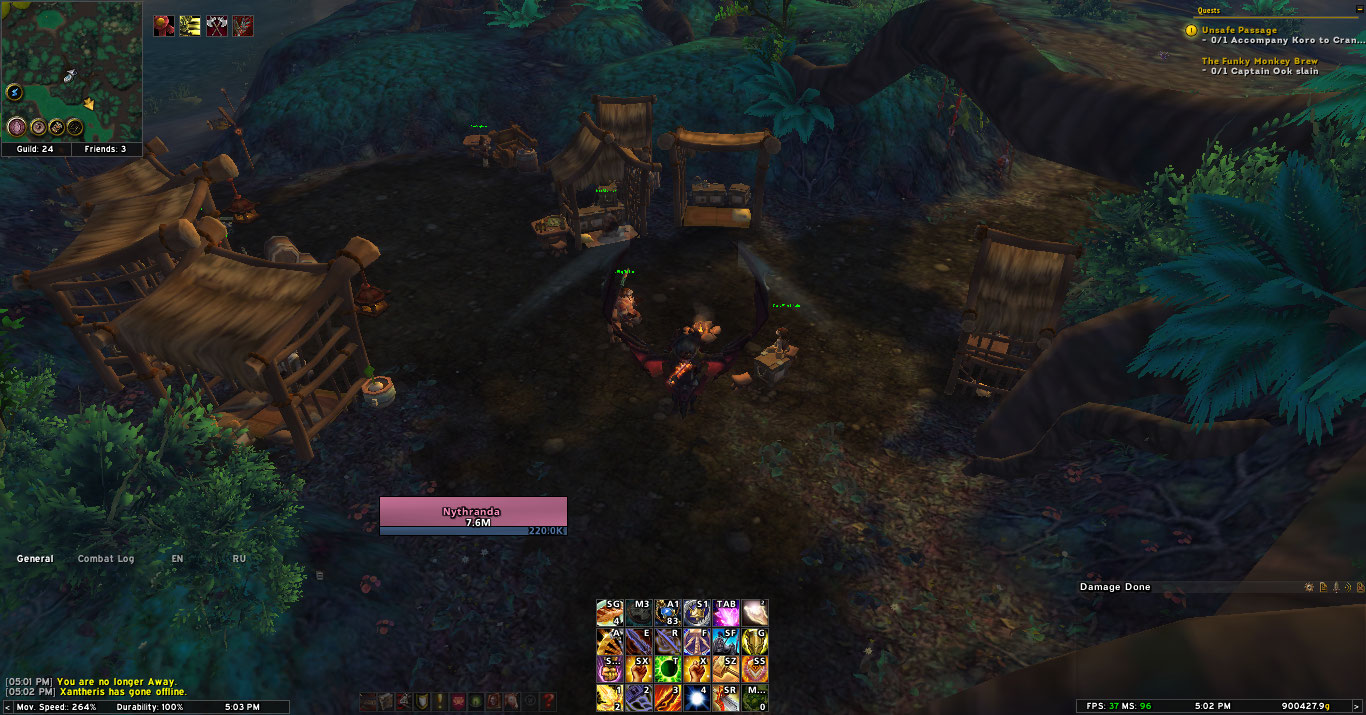This screenshot has height=715, width=1366.
Task: Open the Unsafe Passage quest entry
Action: (x=1239, y=31)
